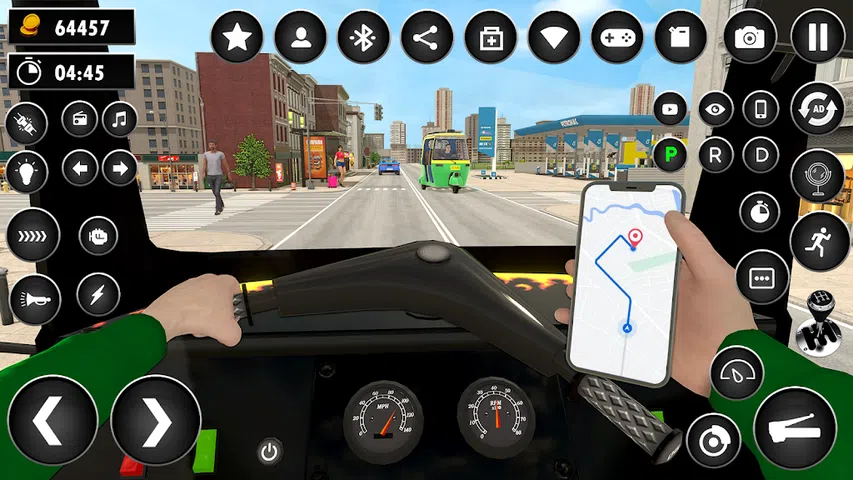
Task: Toggle the music note button
Action: pyautogui.click(x=120, y=119)
